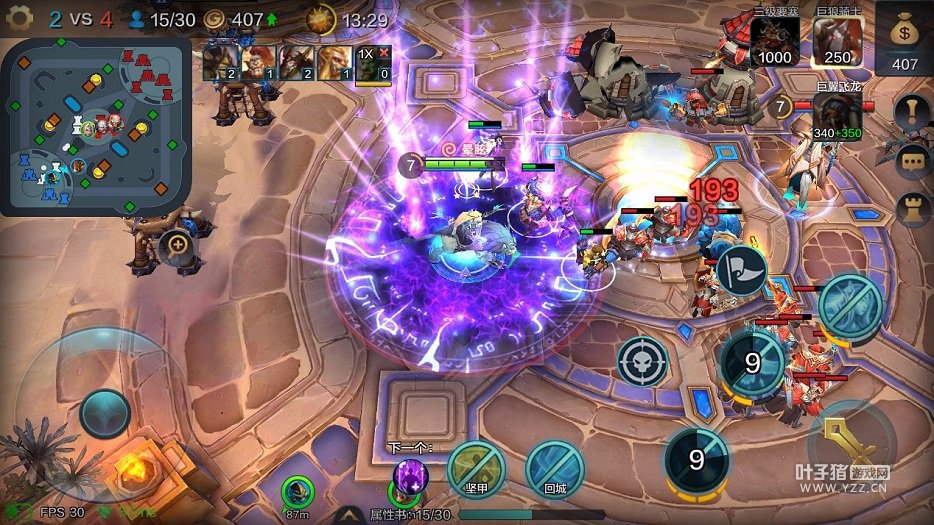Viewport: 934px width, 525px height.
Task: Open the chat speech bubble
Action: pos(912,160)
